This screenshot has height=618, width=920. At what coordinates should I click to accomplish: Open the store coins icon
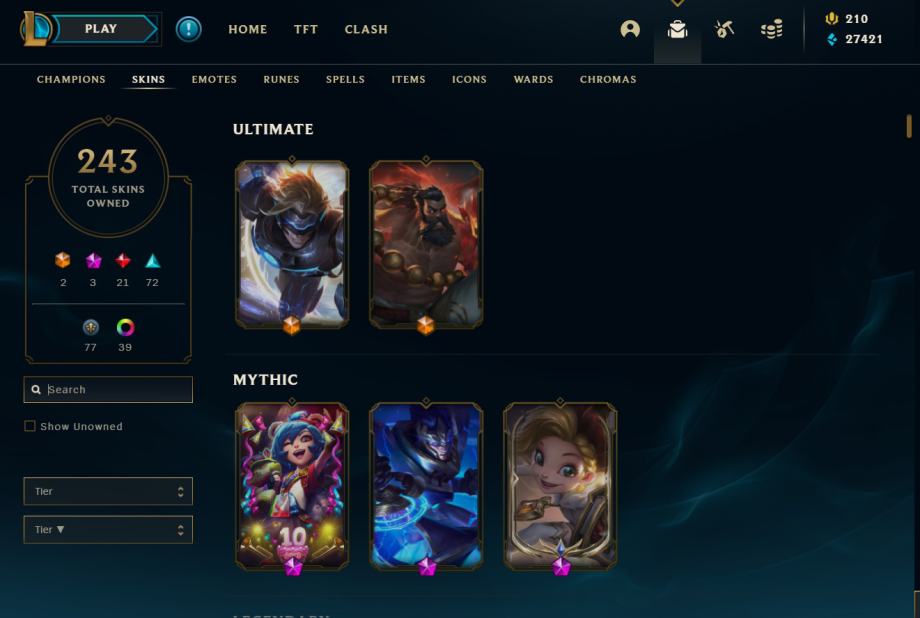772,30
